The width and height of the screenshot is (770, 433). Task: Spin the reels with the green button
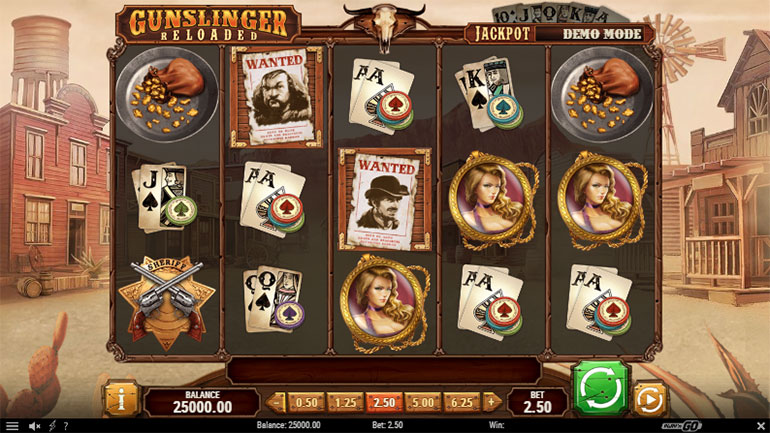tap(599, 389)
